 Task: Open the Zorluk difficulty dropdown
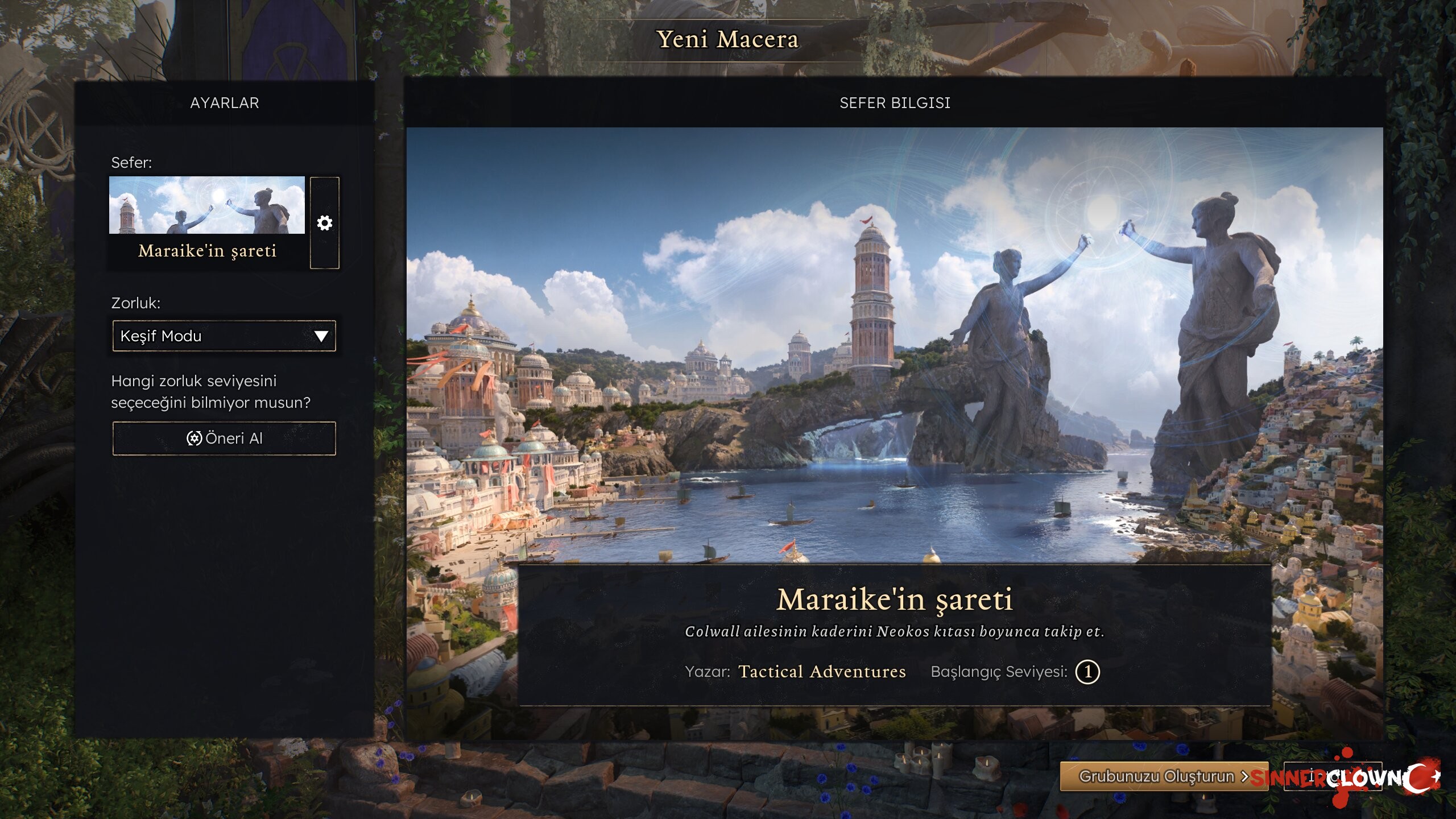click(x=224, y=336)
